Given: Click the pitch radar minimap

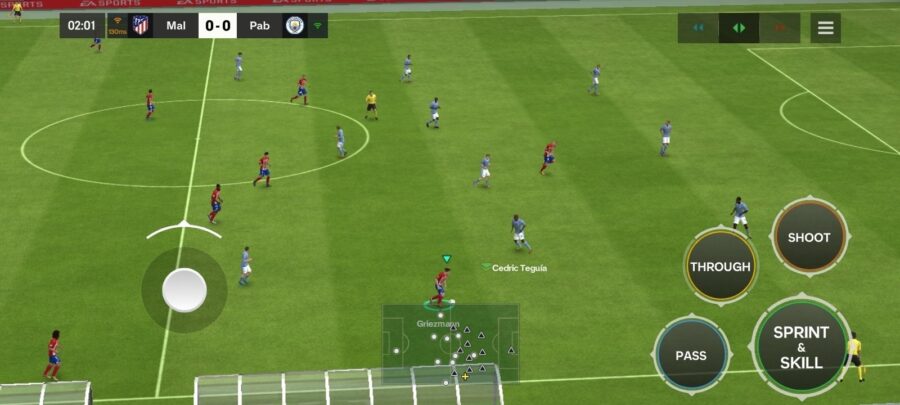Looking at the screenshot, I should pos(450,343).
